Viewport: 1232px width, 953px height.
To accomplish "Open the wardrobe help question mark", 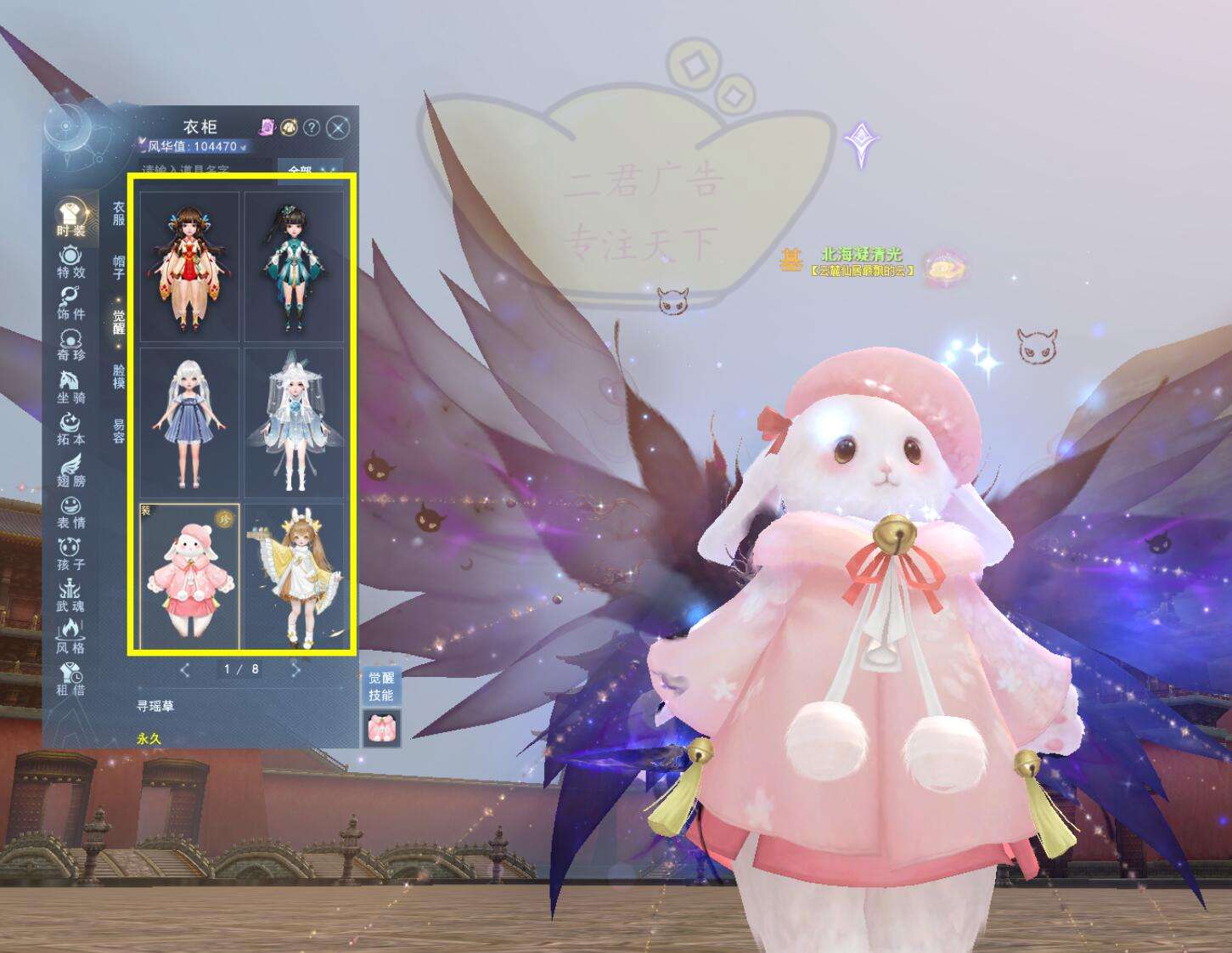I will point(312,127).
